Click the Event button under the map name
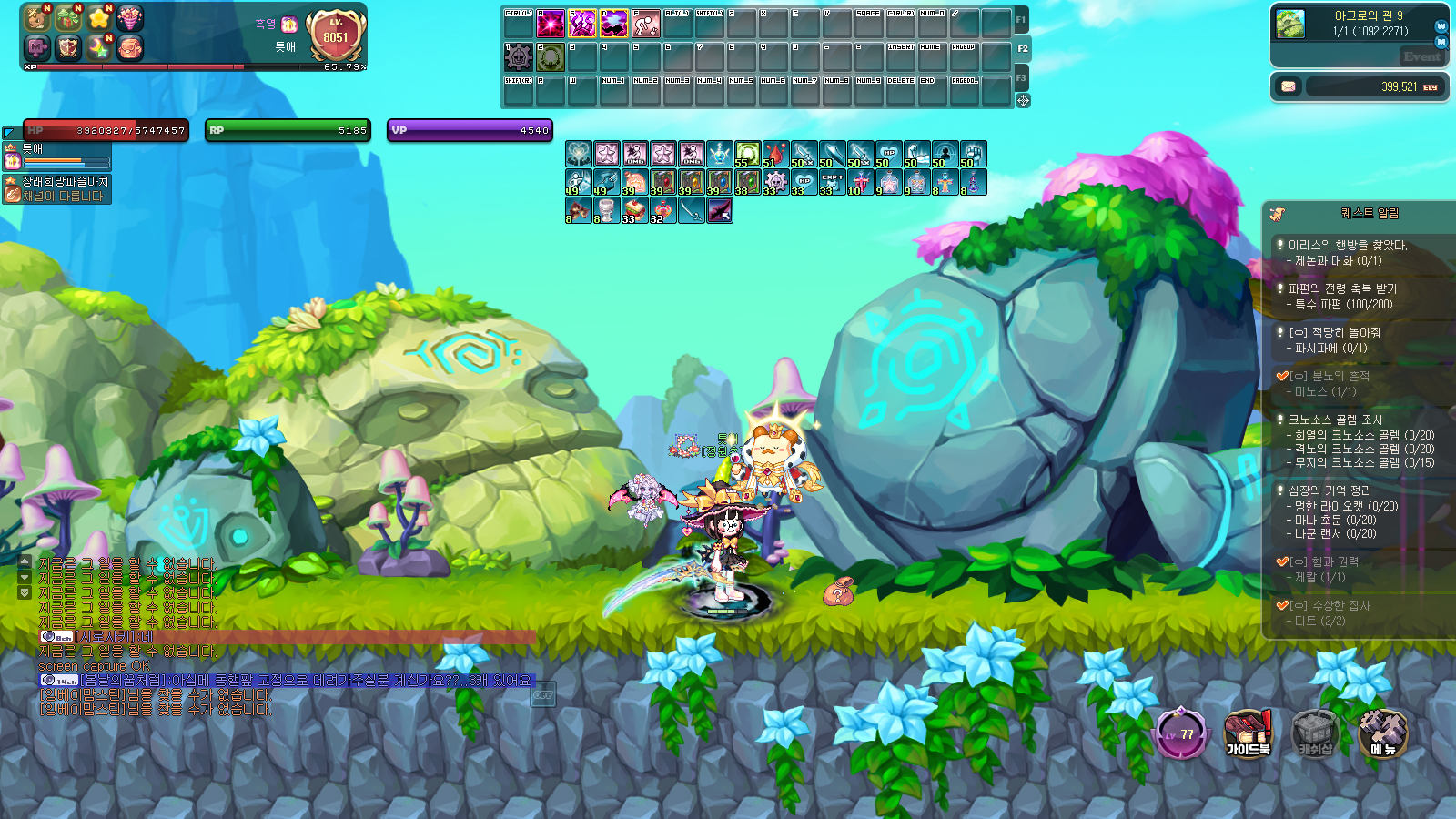 (x=1421, y=56)
